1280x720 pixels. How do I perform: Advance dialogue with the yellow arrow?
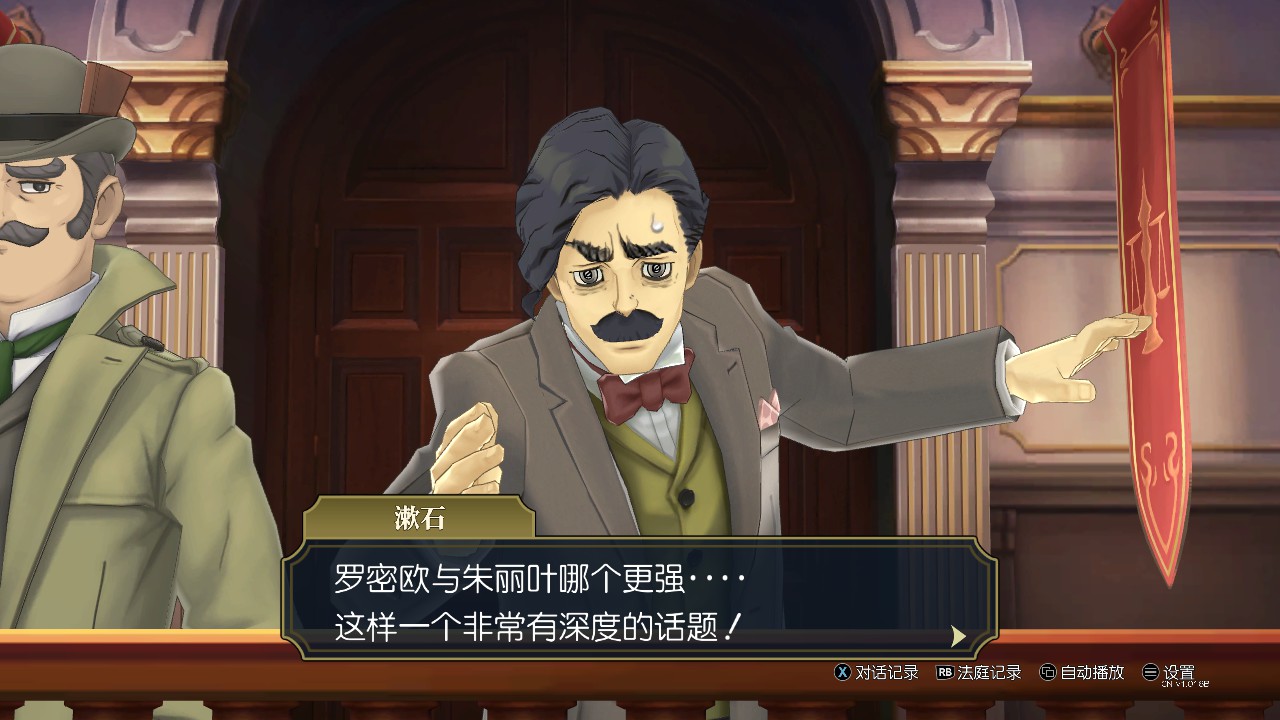958,636
